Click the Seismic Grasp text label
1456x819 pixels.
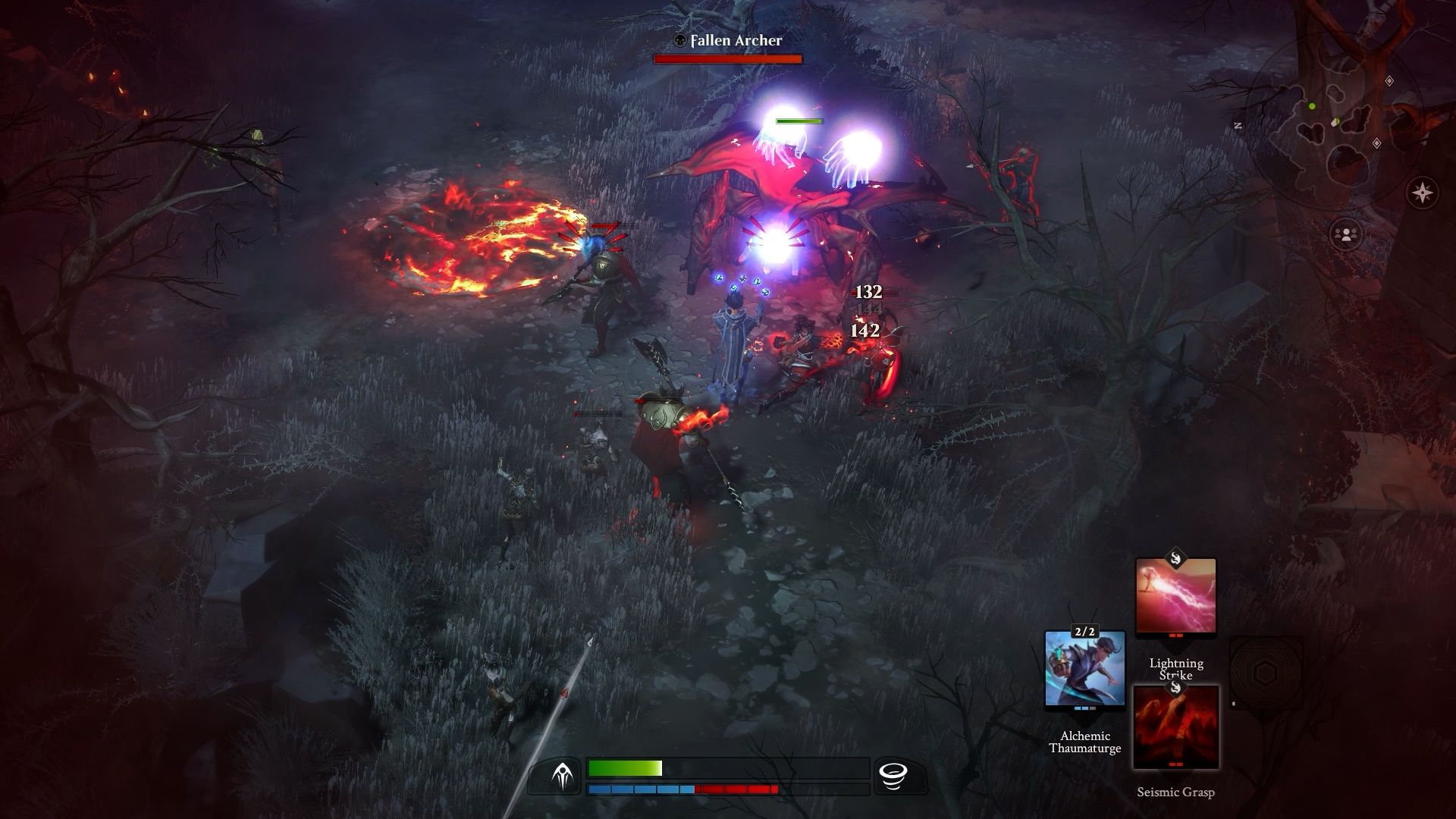1176,791
